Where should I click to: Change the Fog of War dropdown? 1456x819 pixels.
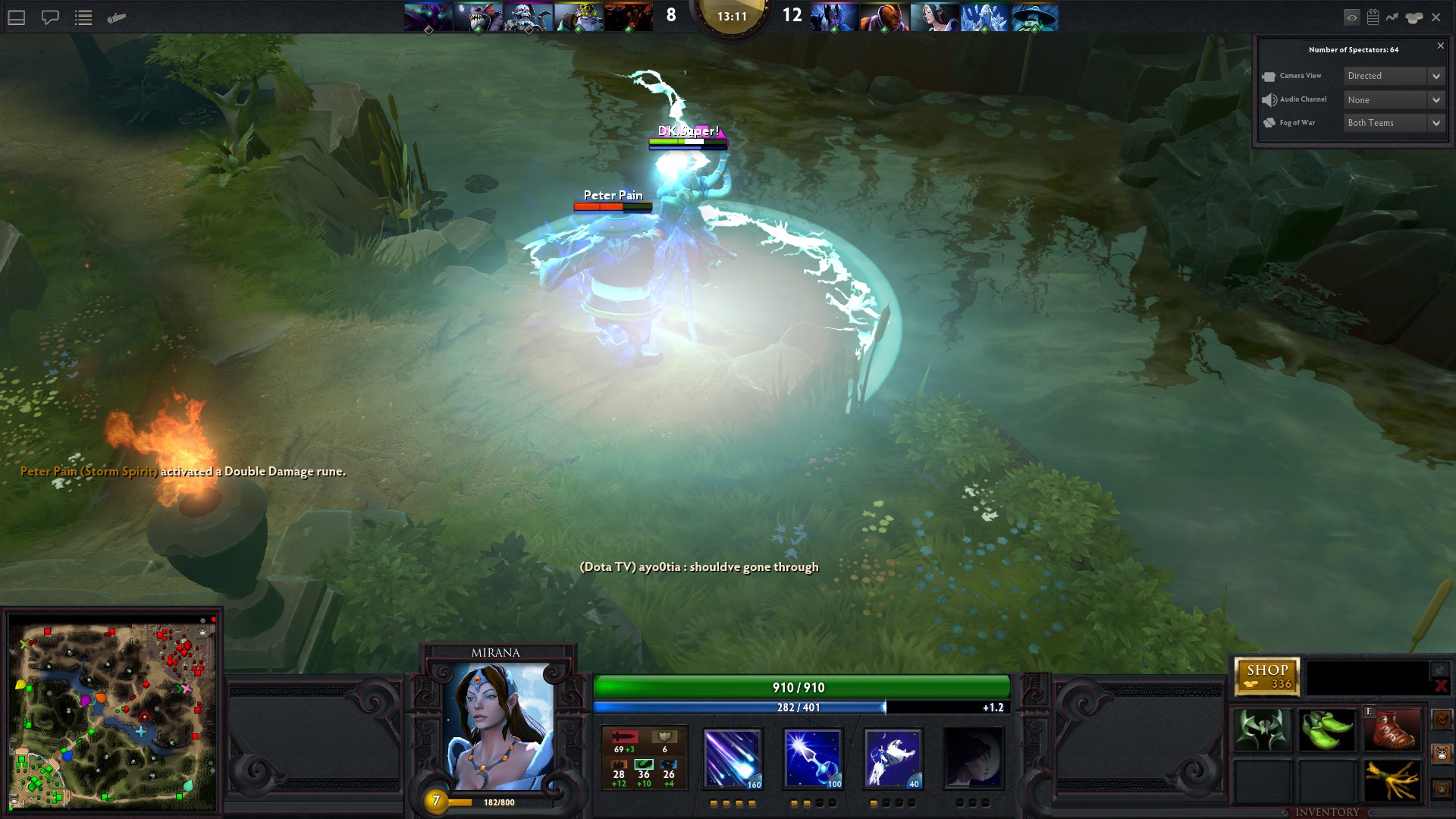tap(1394, 123)
